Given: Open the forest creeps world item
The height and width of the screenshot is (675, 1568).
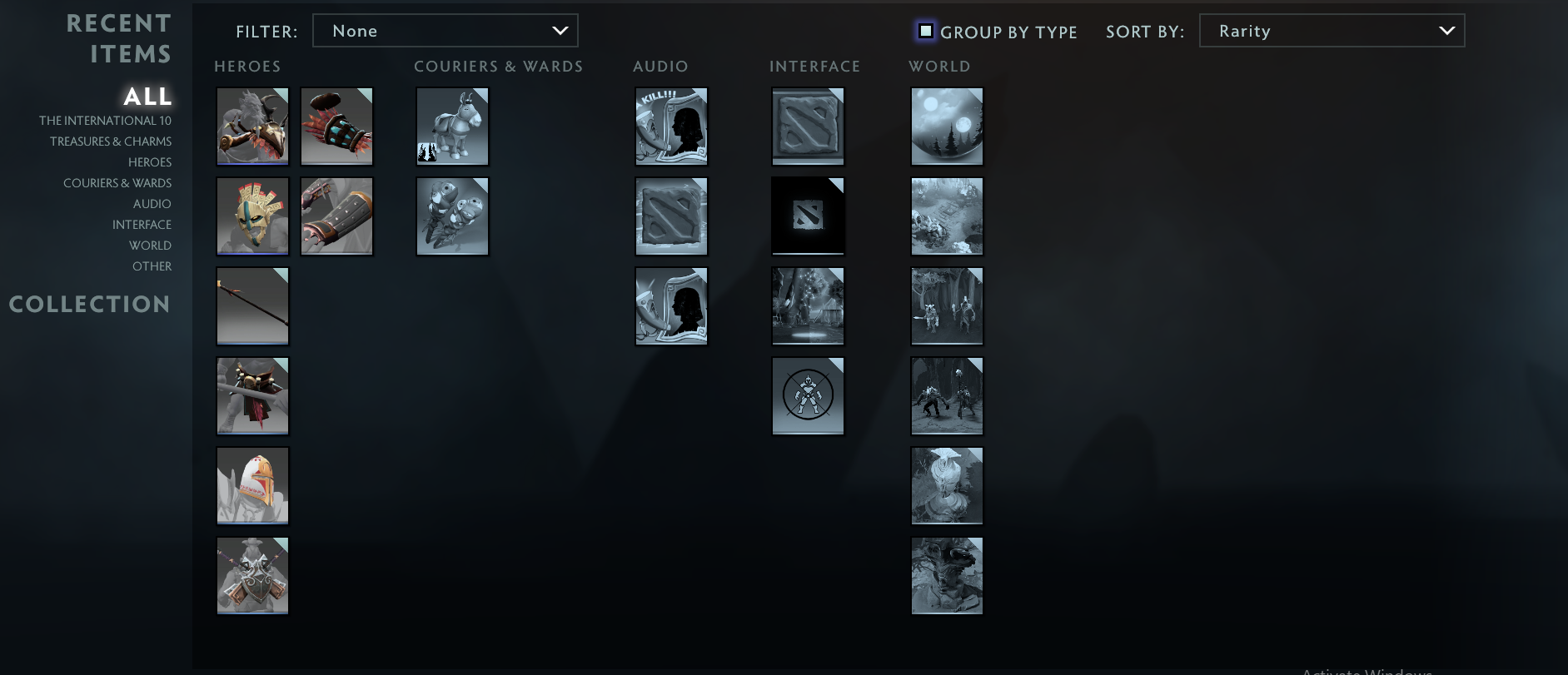Looking at the screenshot, I should (947, 305).
